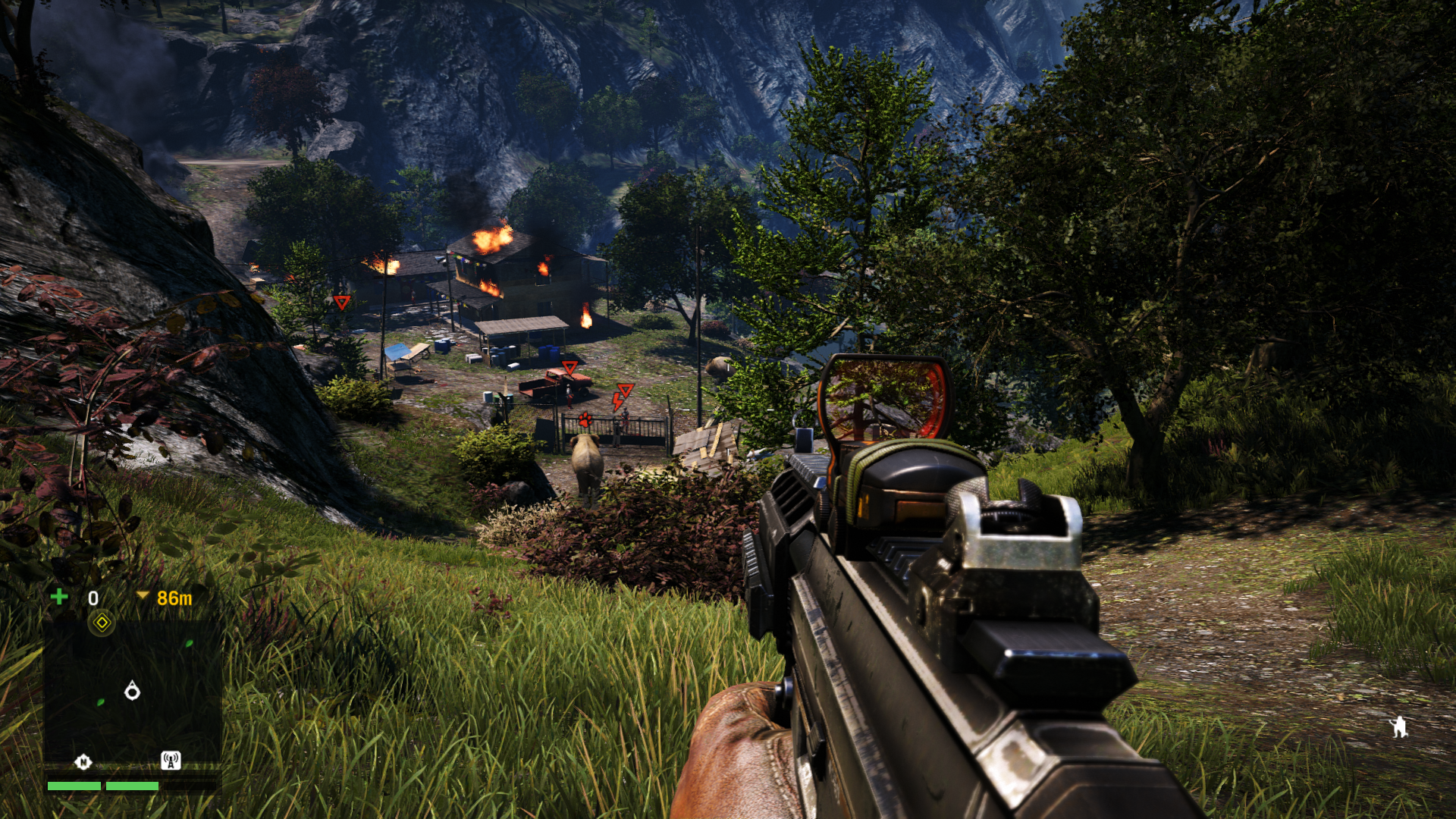
Task: Select the red paw print animal marker
Action: (x=585, y=419)
